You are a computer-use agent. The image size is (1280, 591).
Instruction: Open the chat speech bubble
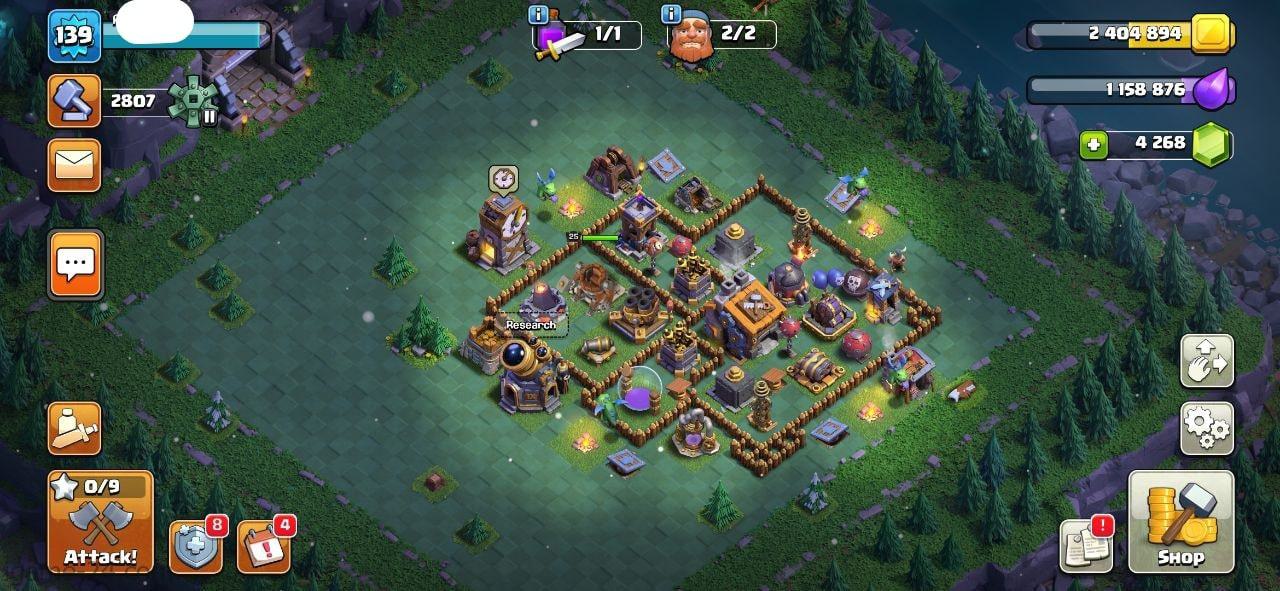pos(75,264)
